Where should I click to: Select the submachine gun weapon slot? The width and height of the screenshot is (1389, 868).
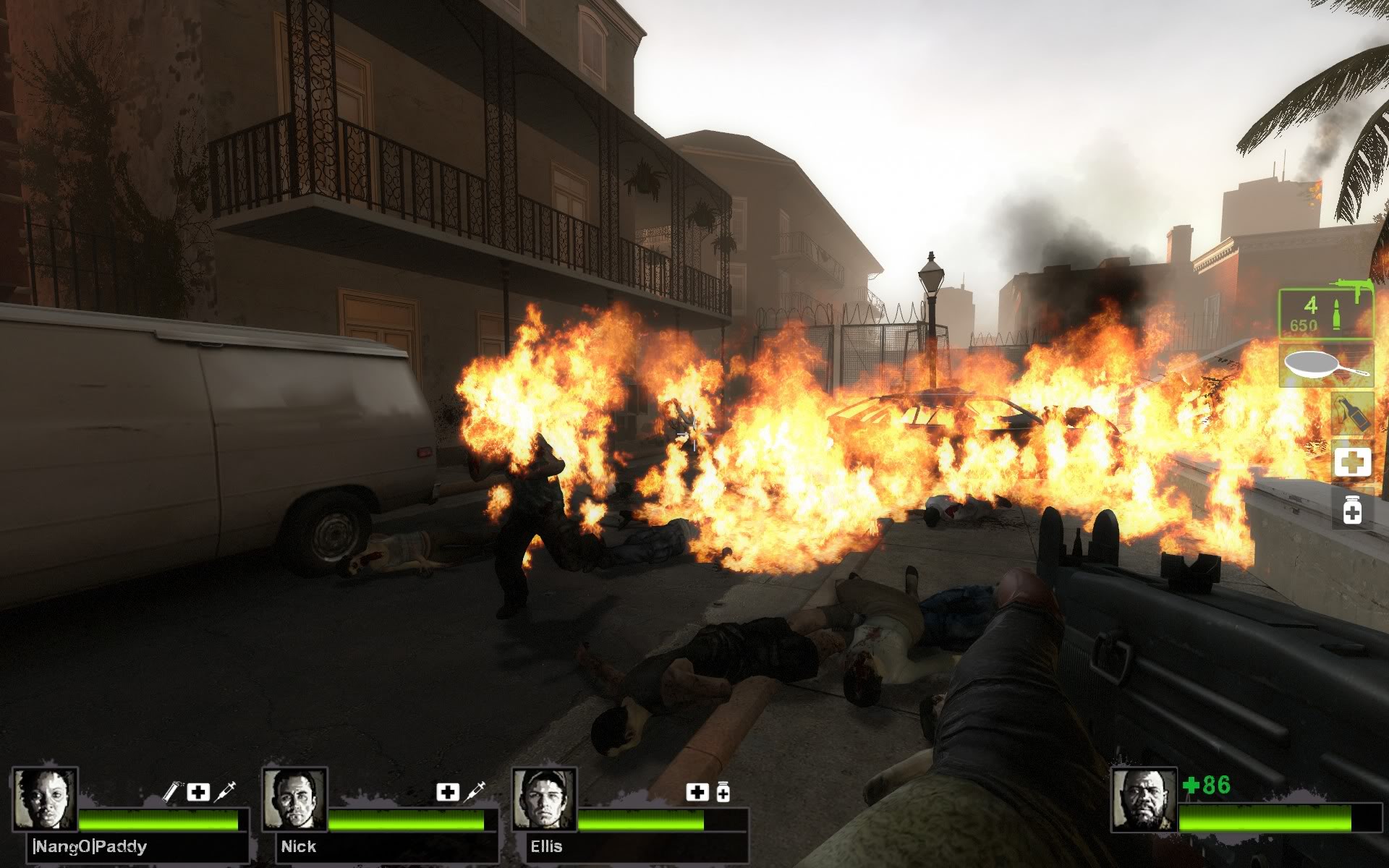[x=1325, y=313]
